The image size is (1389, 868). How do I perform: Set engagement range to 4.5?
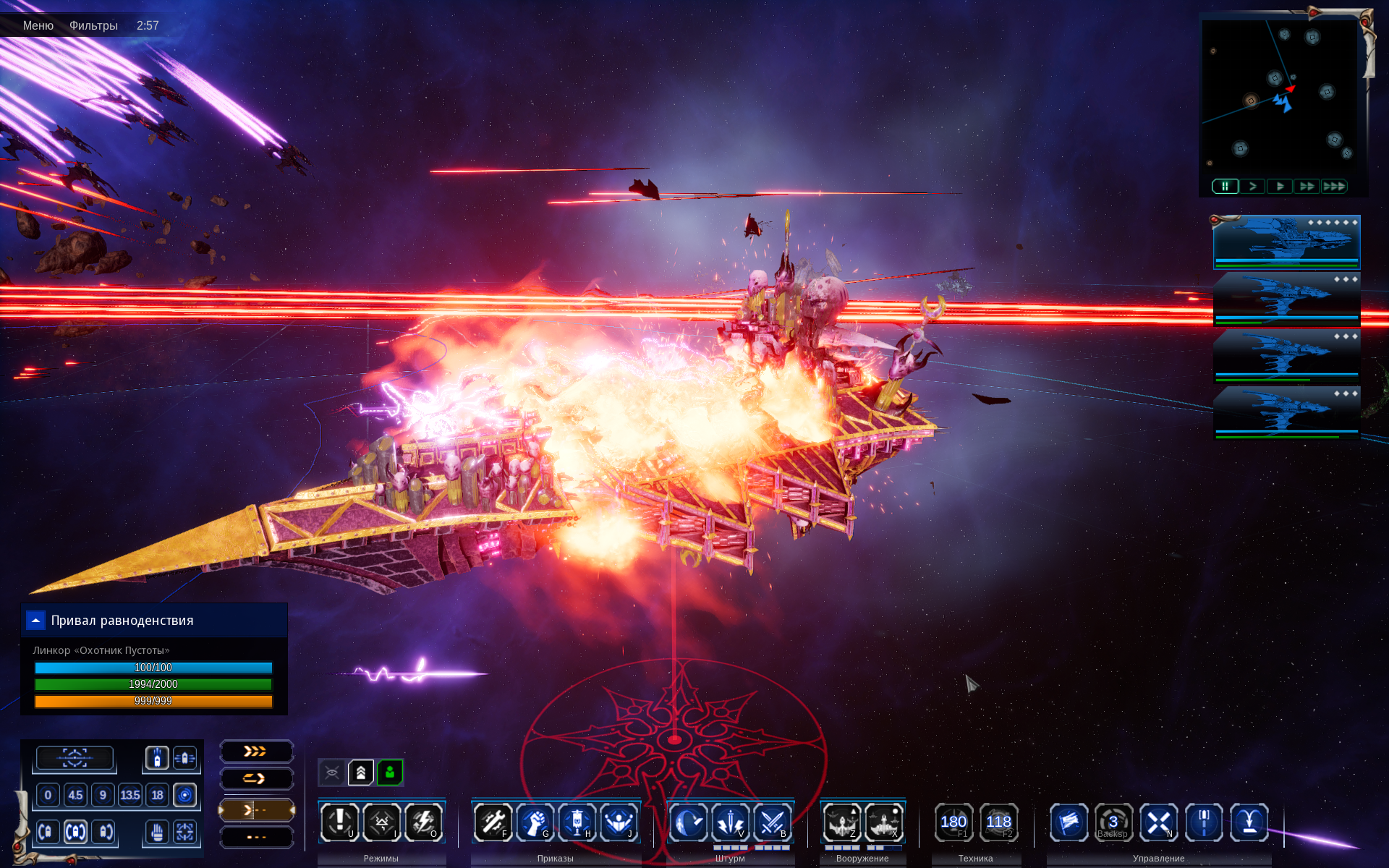[x=75, y=795]
